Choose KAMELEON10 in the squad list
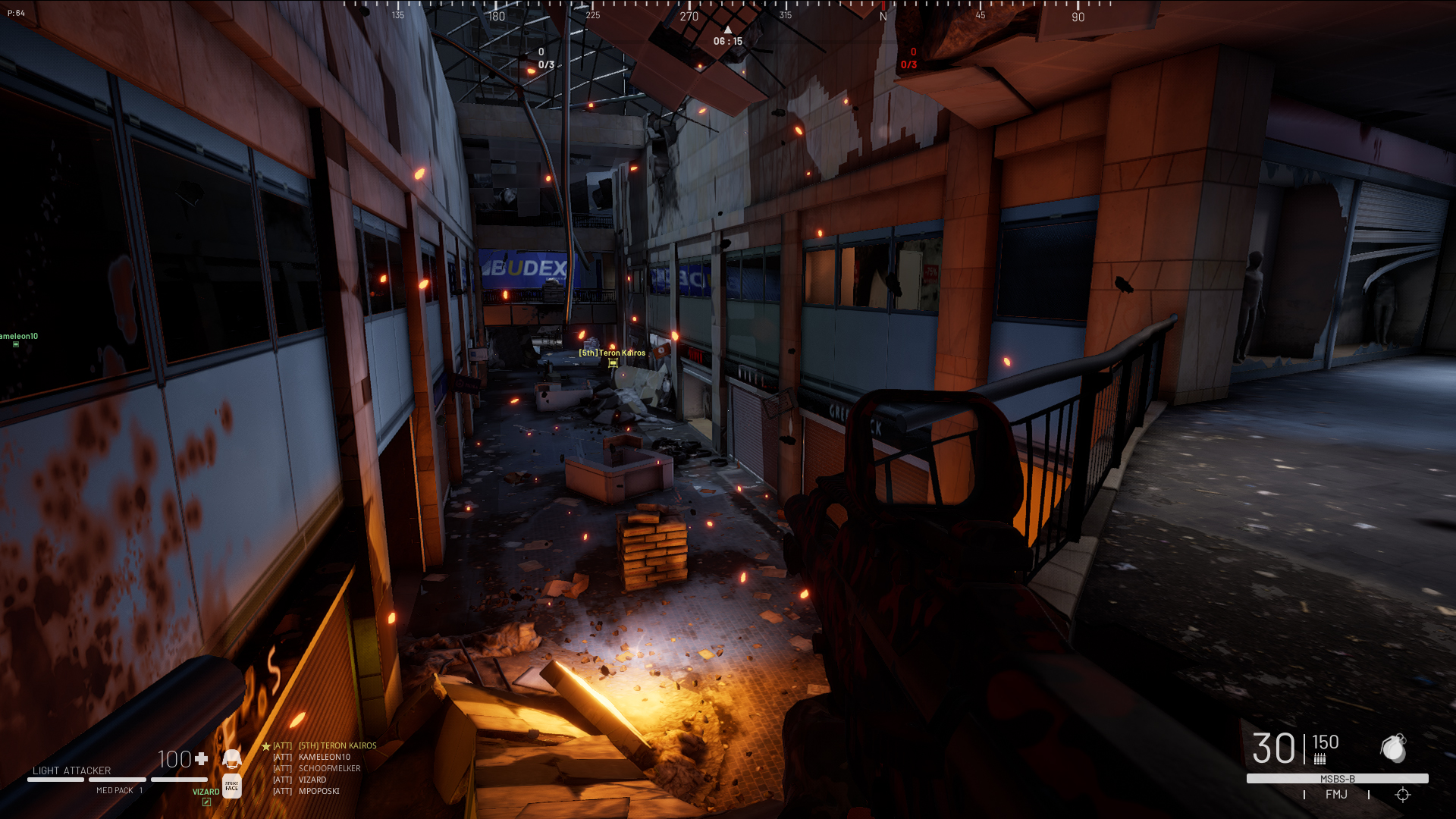Viewport: 1456px width, 819px height. click(x=324, y=758)
